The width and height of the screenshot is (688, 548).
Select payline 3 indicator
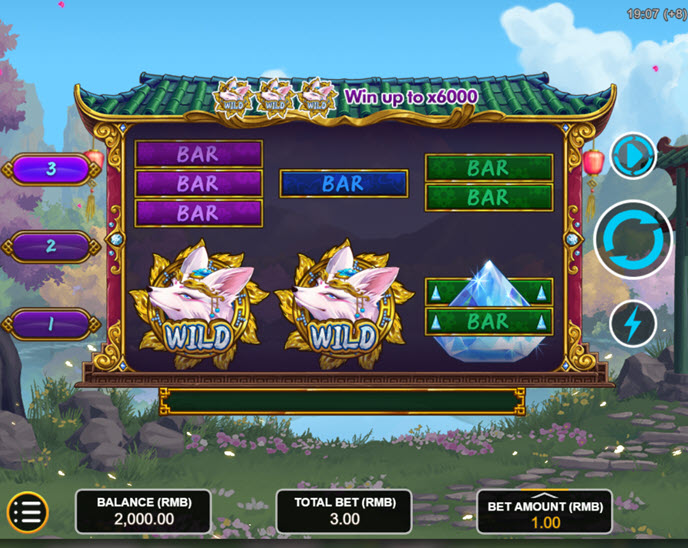52,169
